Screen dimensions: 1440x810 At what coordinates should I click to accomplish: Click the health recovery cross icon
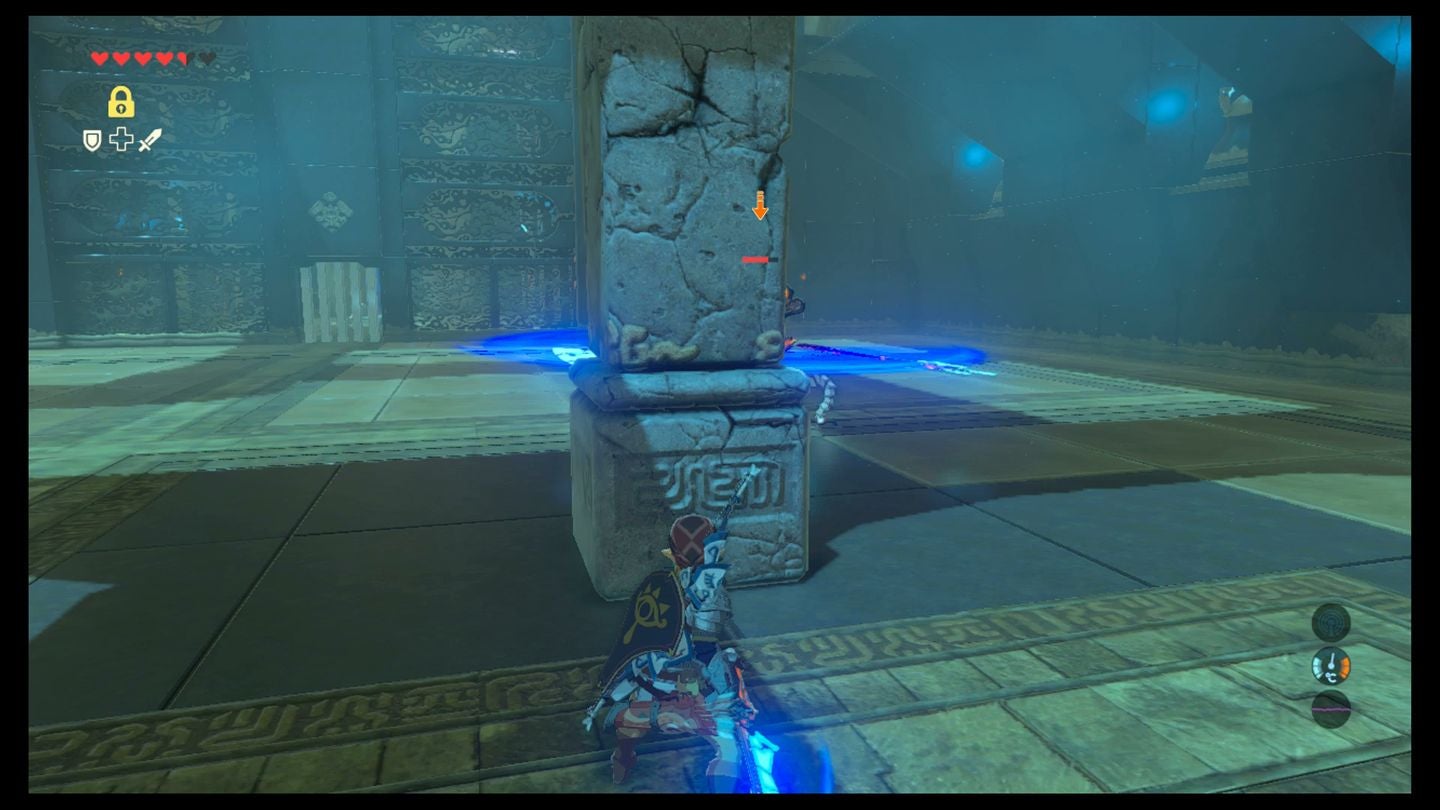pyautogui.click(x=122, y=140)
